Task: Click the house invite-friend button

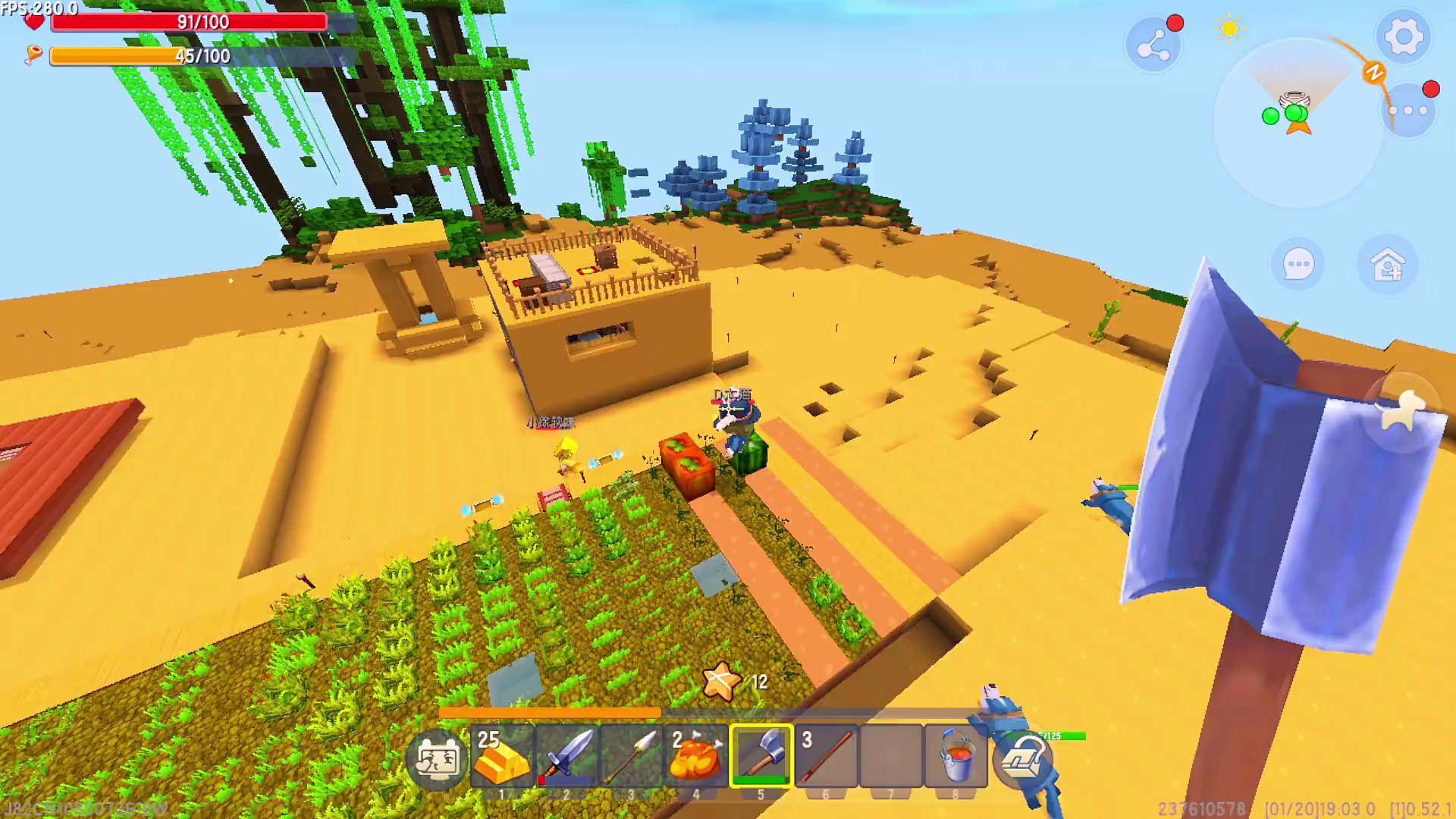Action: [1387, 265]
